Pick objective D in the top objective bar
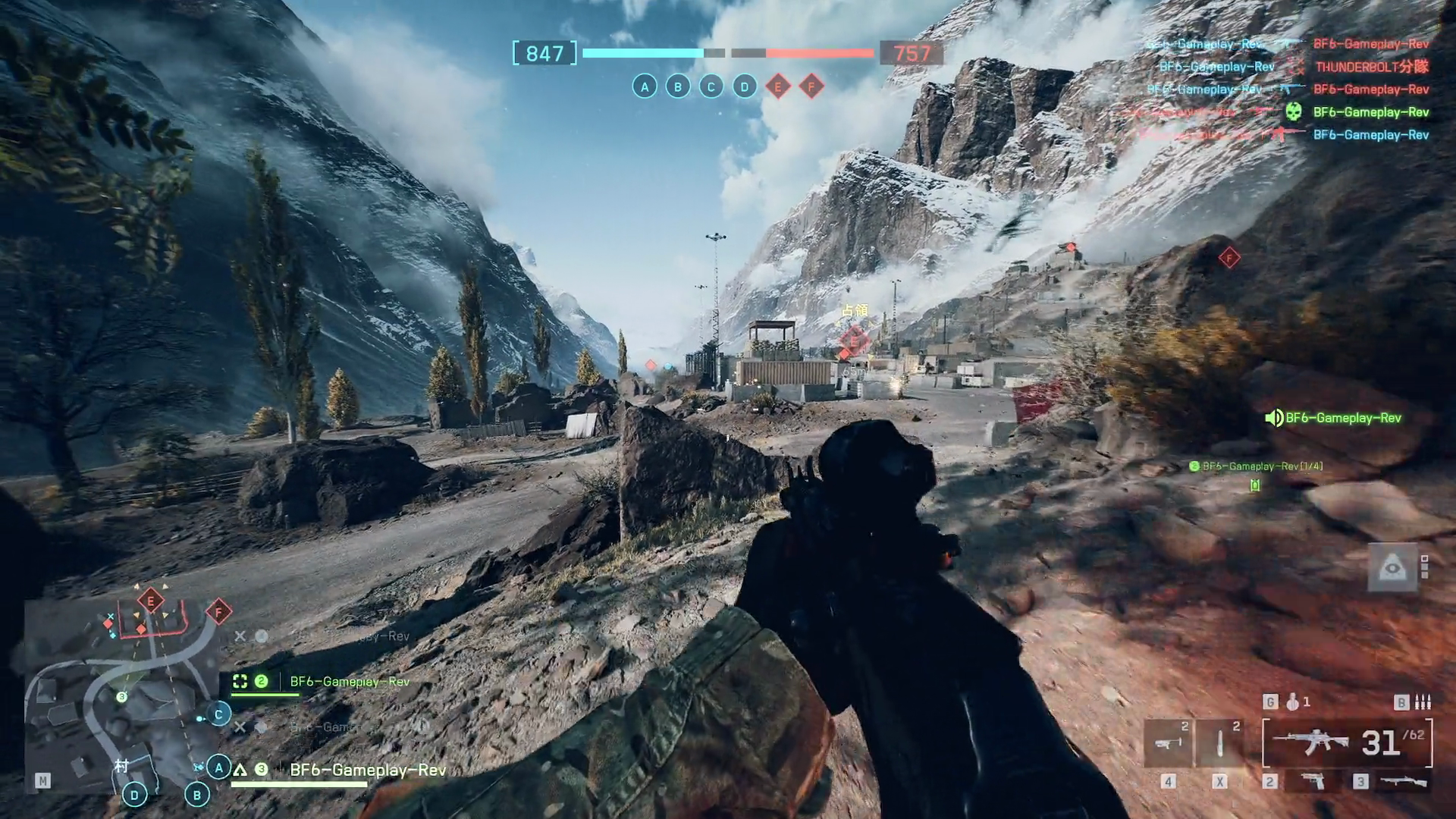This screenshot has width=1456, height=819. (745, 87)
